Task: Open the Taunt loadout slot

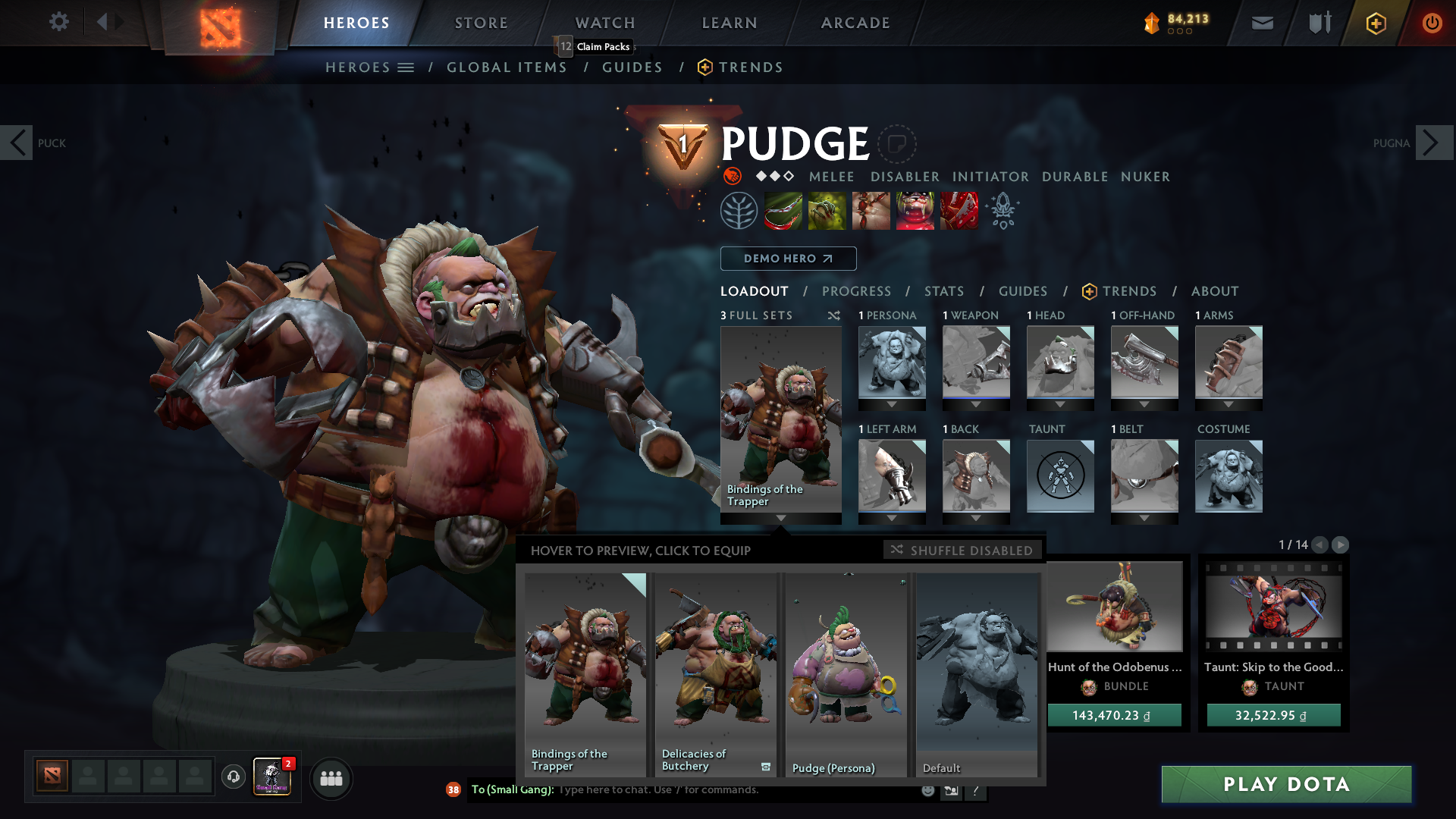Action: tap(1060, 476)
